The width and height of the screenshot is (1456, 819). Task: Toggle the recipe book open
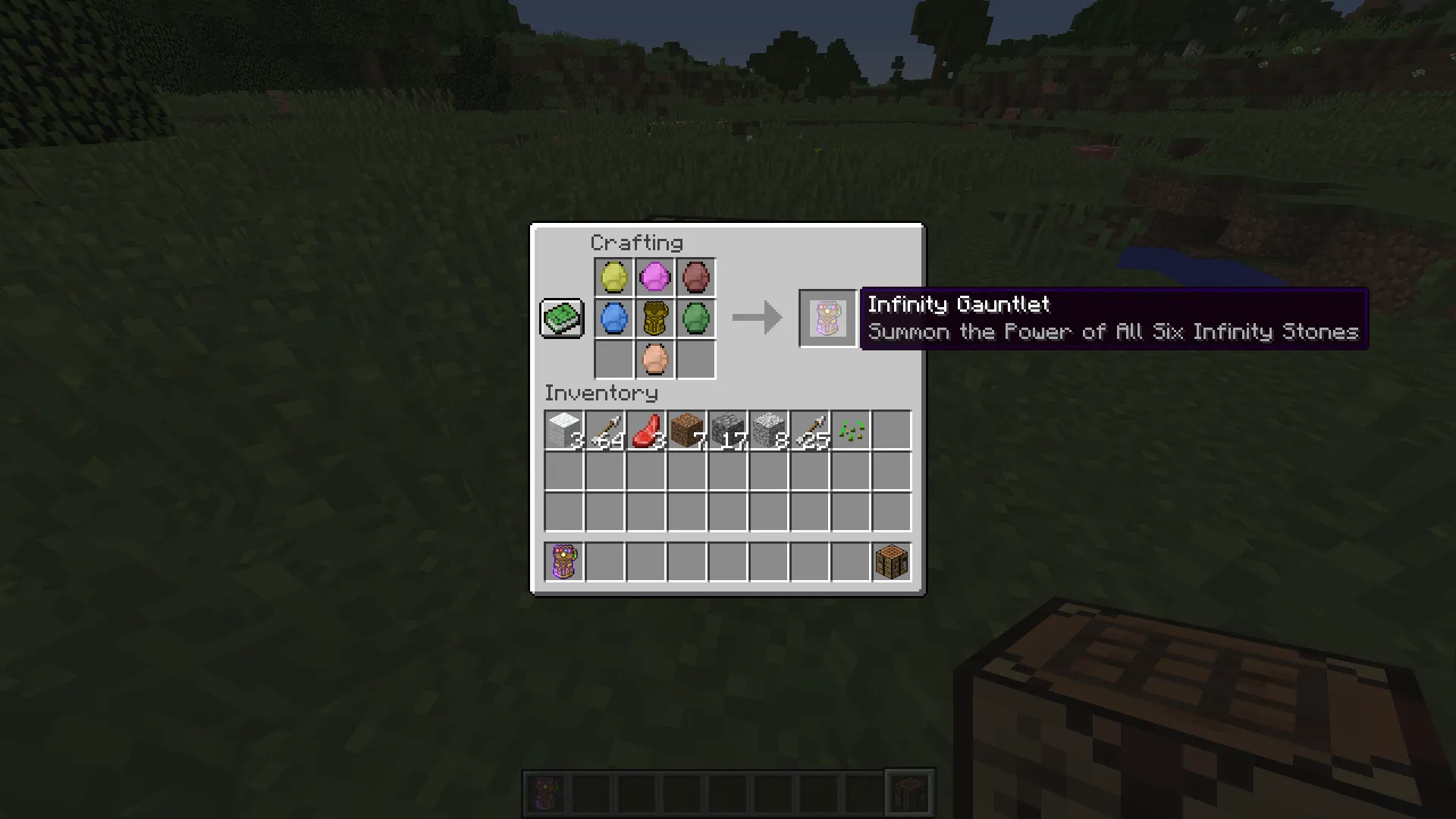pos(561,318)
